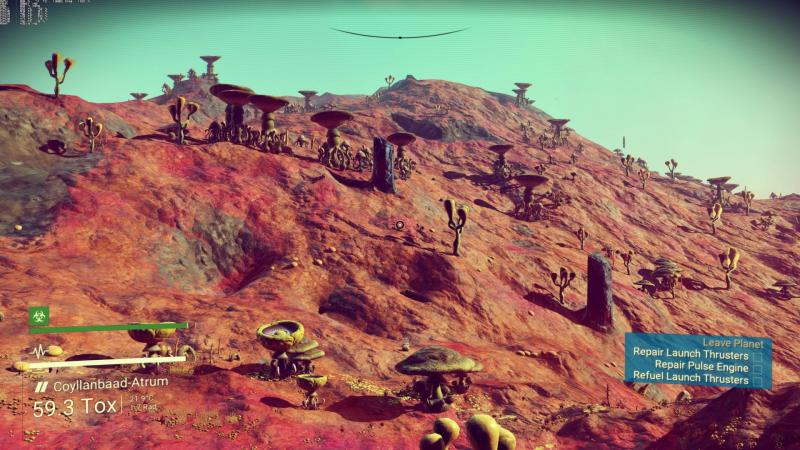Viewport: 800px width, 450px height.
Task: Click the life support heartbeat icon
Action: coord(41,351)
